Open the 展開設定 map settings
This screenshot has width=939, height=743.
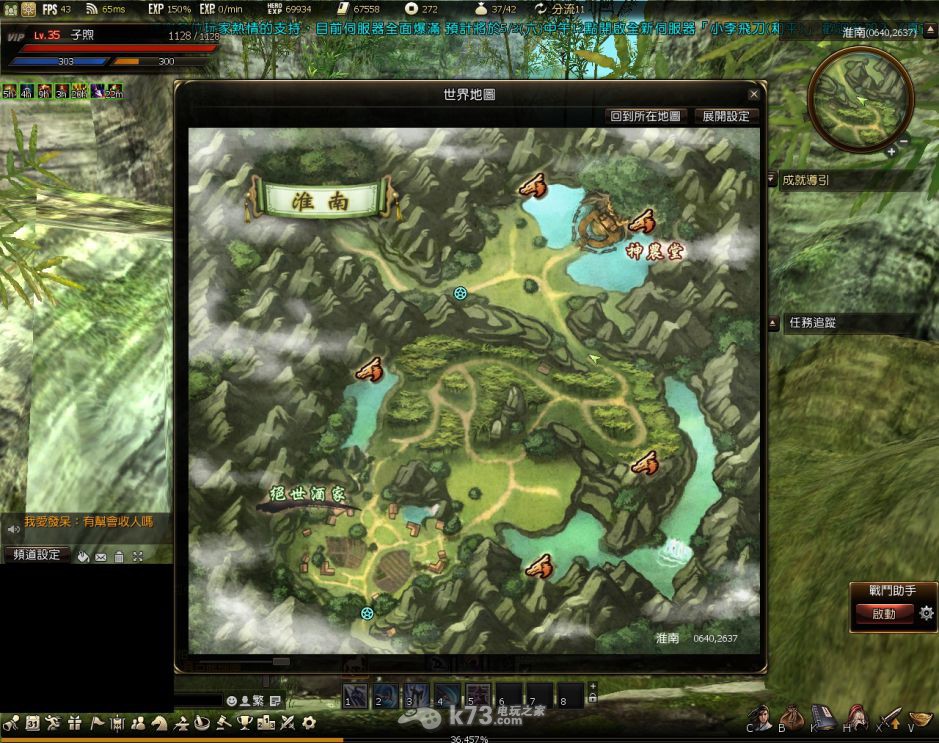point(725,116)
